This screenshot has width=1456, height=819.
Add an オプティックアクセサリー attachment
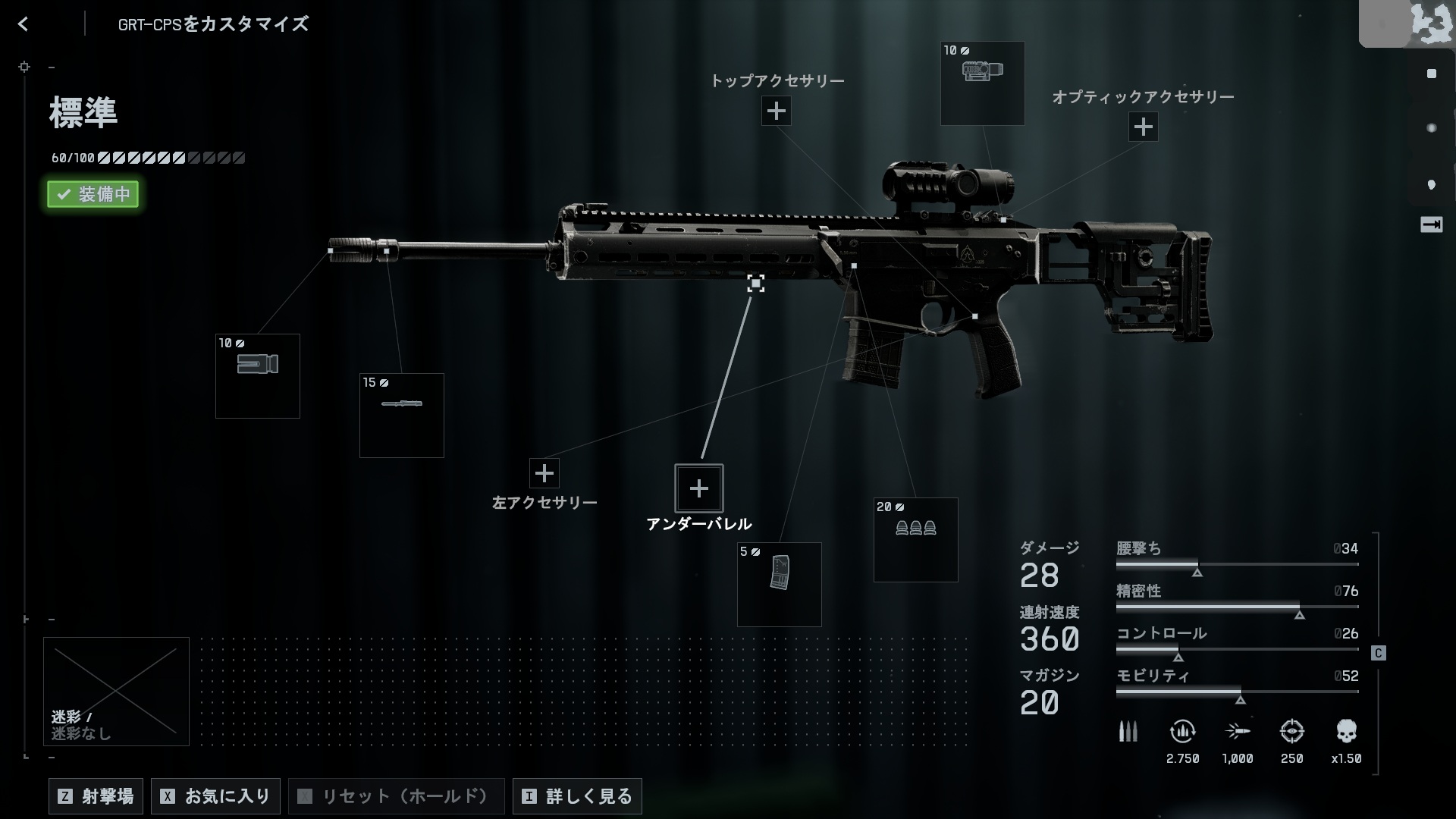pos(1143,127)
